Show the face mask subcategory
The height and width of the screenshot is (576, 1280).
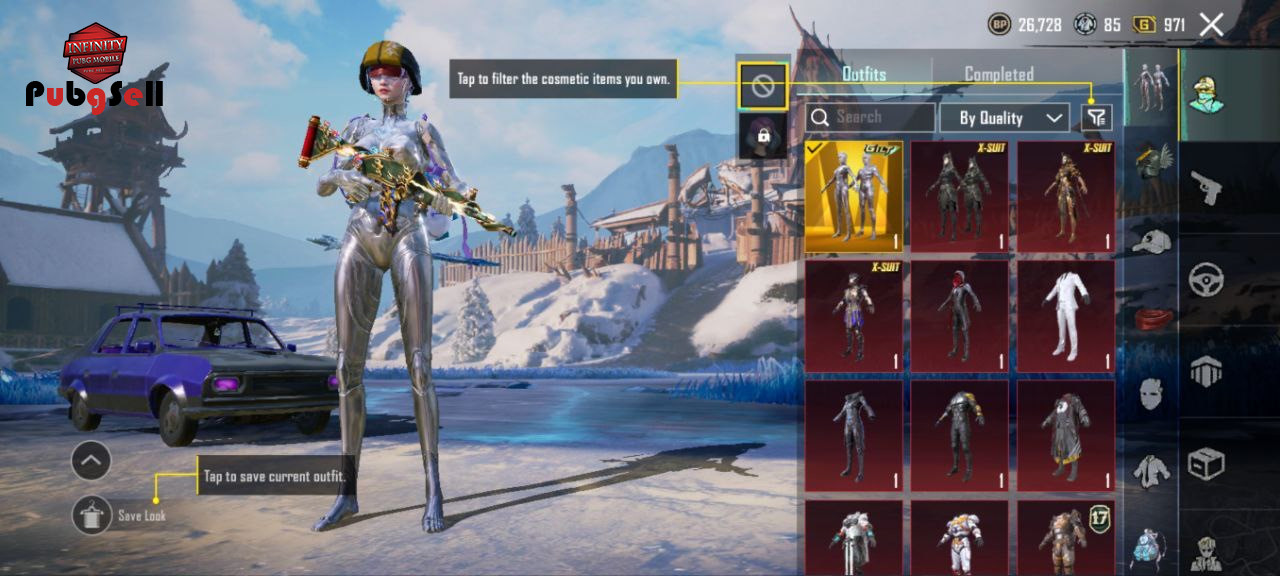[1152, 393]
